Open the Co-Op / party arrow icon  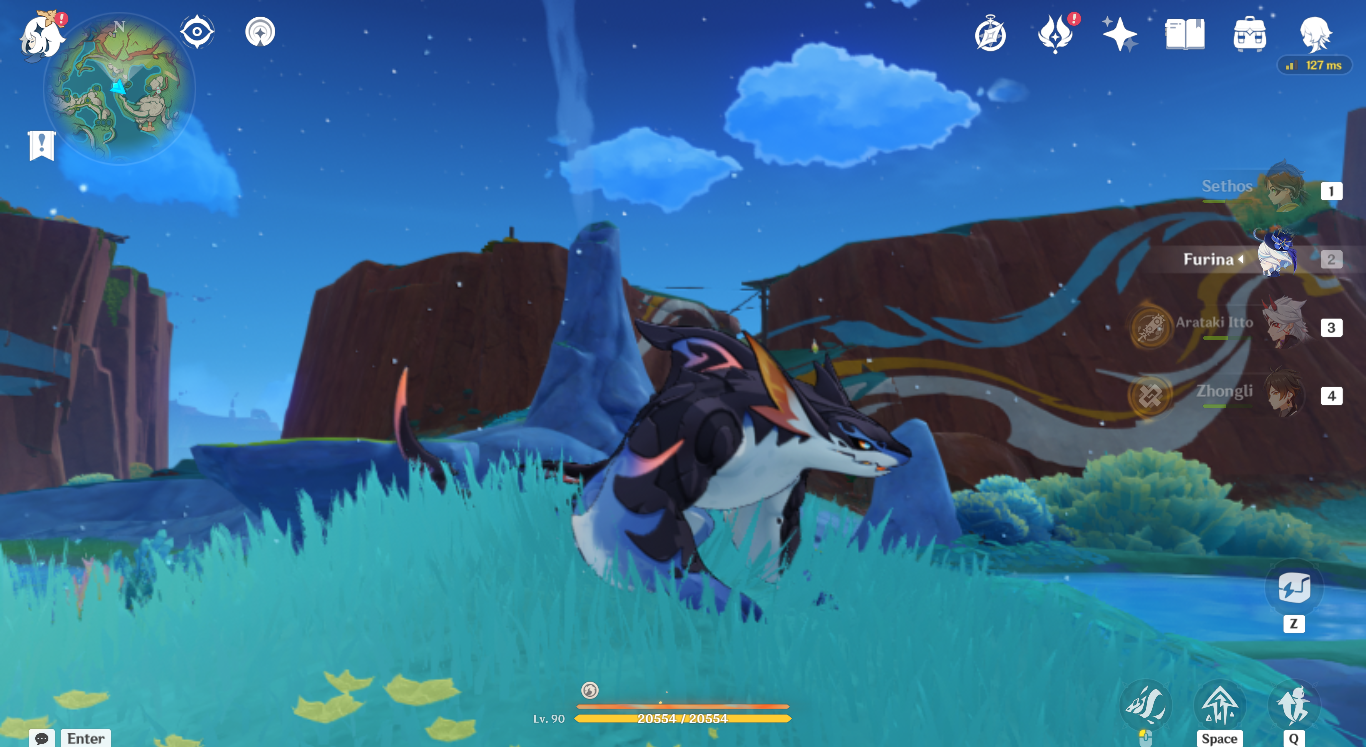[259, 31]
